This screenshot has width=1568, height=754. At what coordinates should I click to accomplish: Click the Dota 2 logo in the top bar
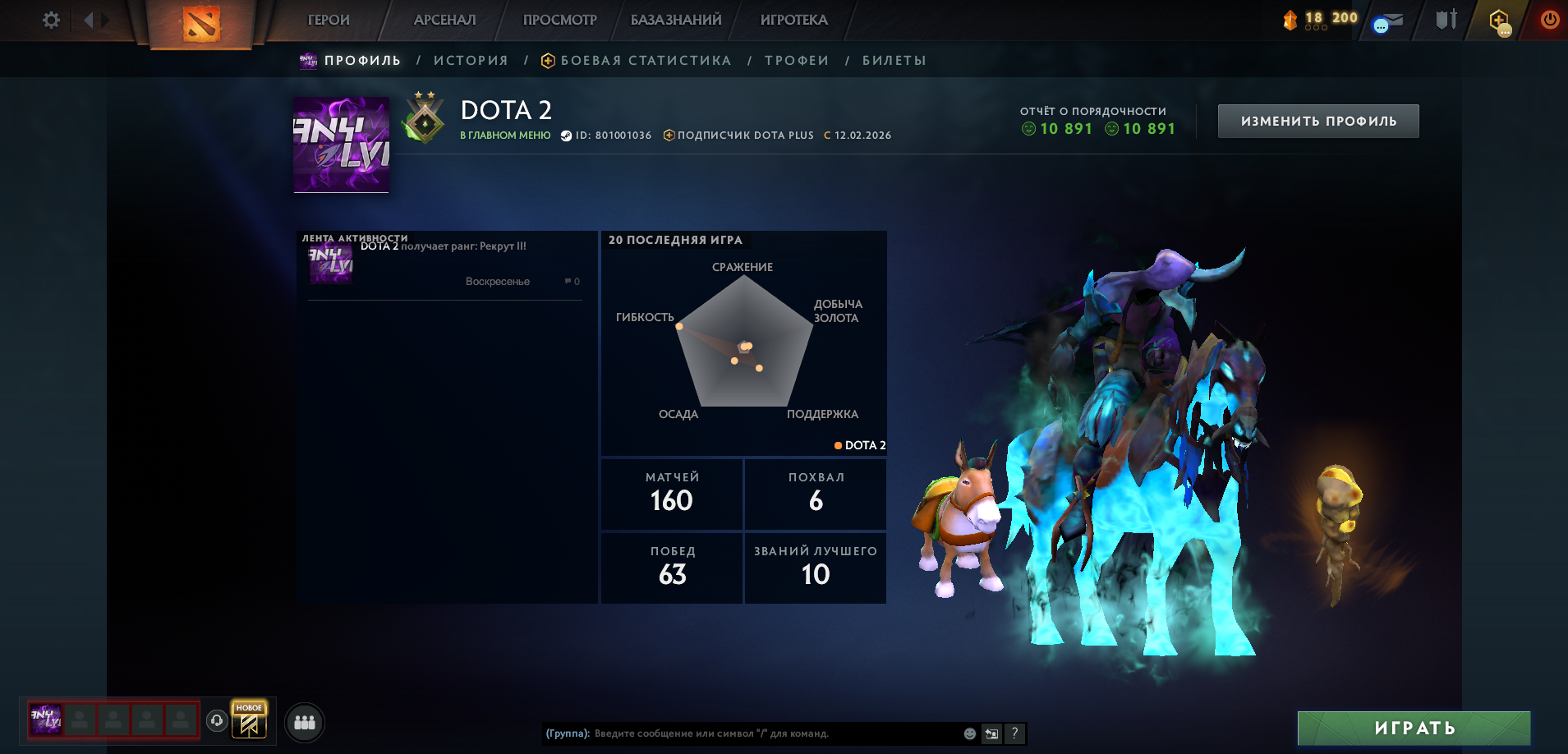click(x=200, y=21)
